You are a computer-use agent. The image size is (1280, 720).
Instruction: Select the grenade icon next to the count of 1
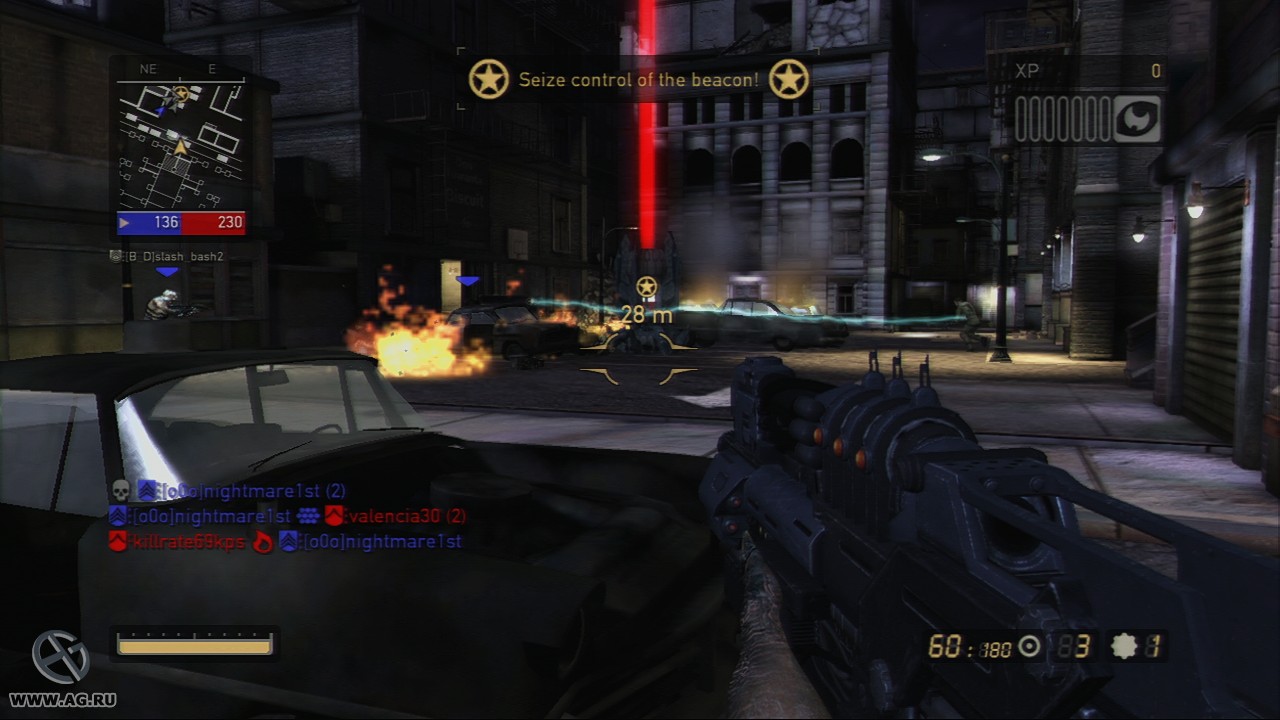click(x=1124, y=647)
